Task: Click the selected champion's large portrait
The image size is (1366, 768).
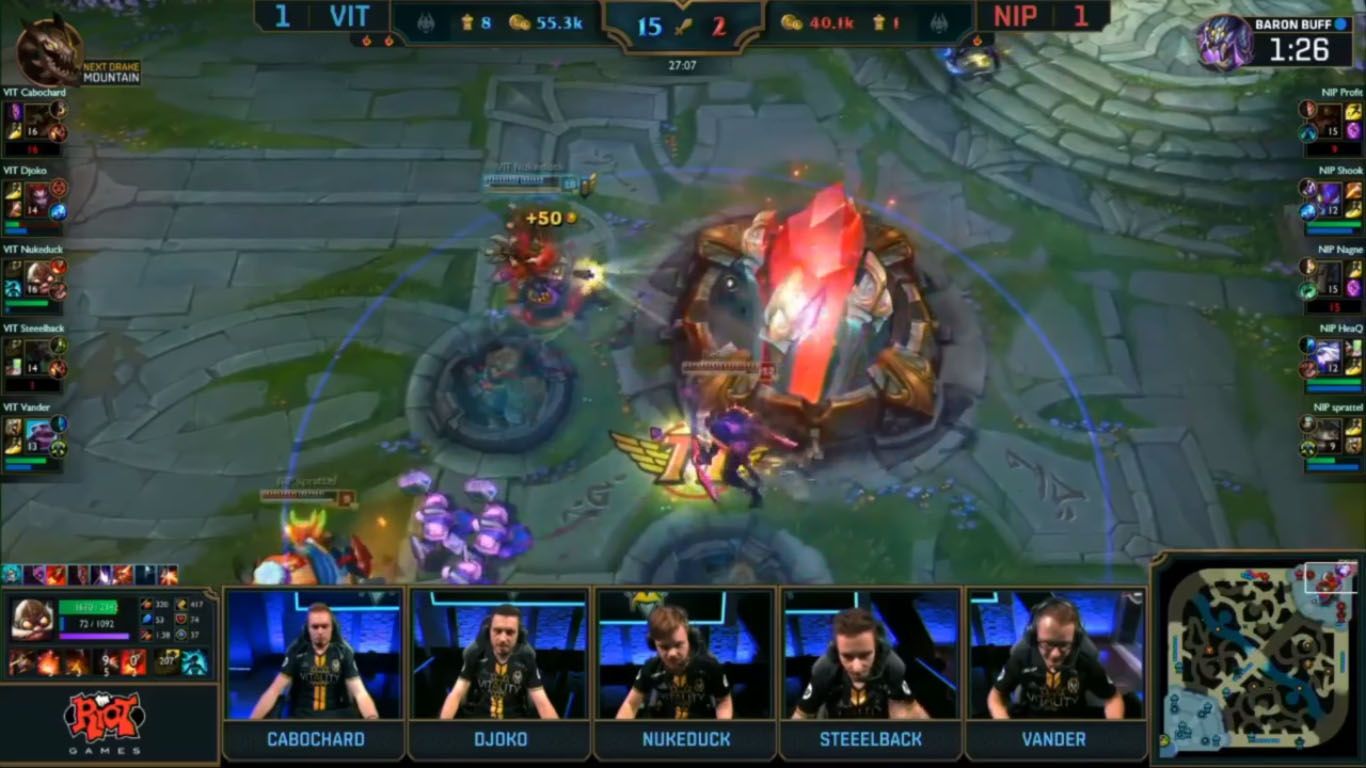Action: 32,620
